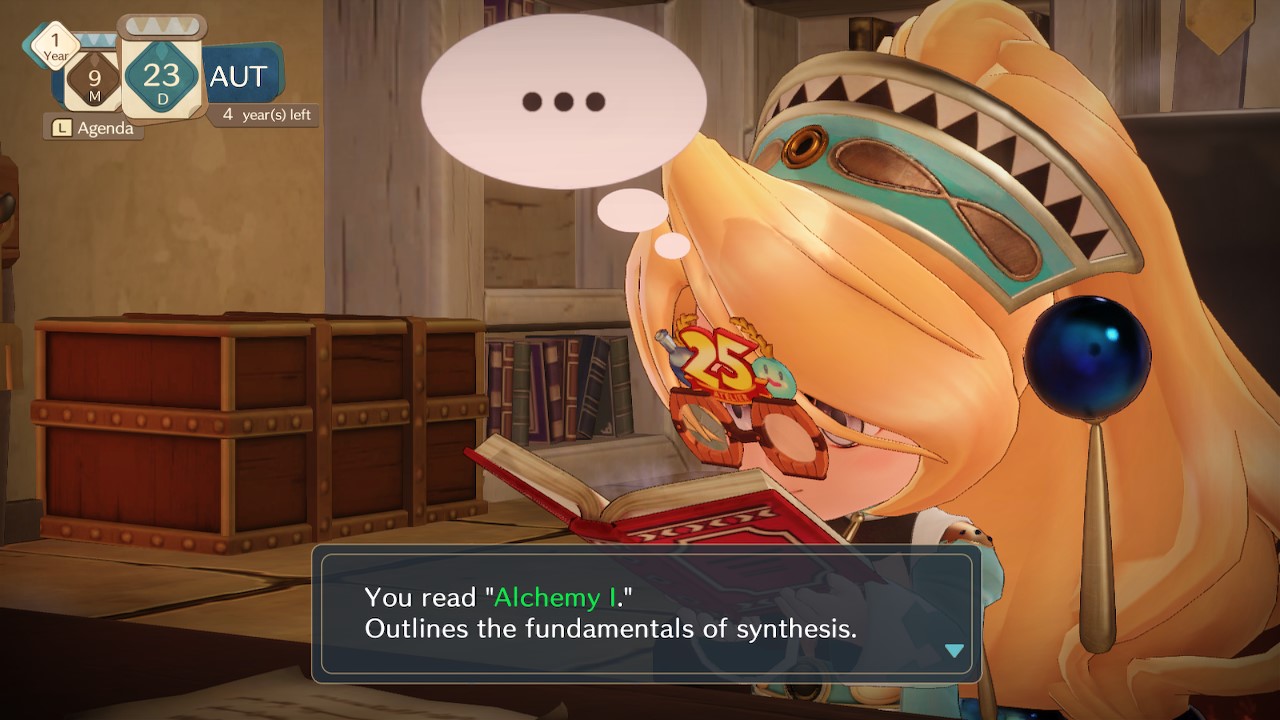Click the L button icon beside Agenda
This screenshot has width=1280, height=720.
pos(63,128)
